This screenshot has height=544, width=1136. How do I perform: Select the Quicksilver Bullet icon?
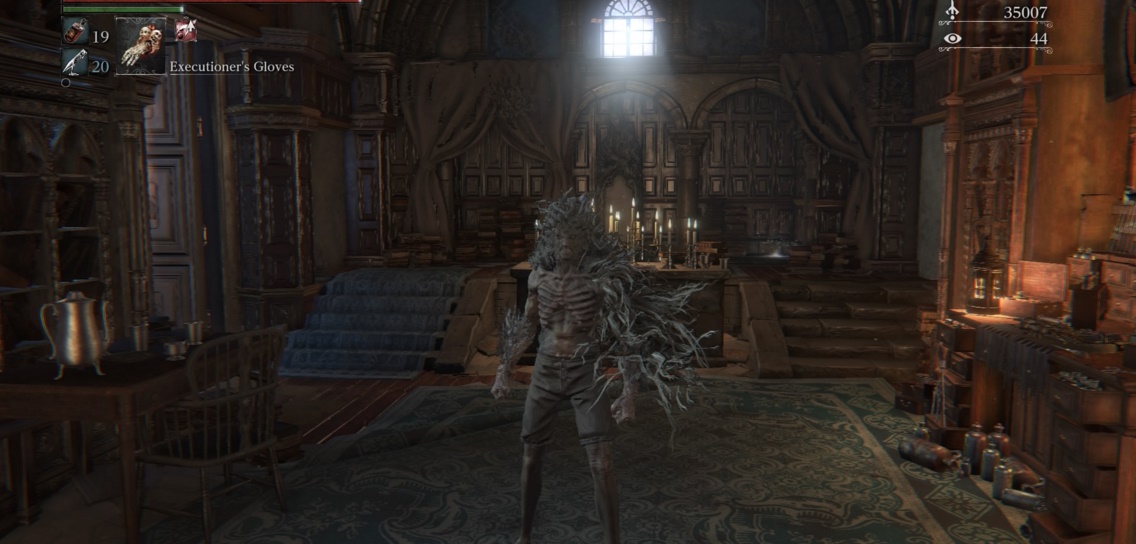click(x=75, y=64)
